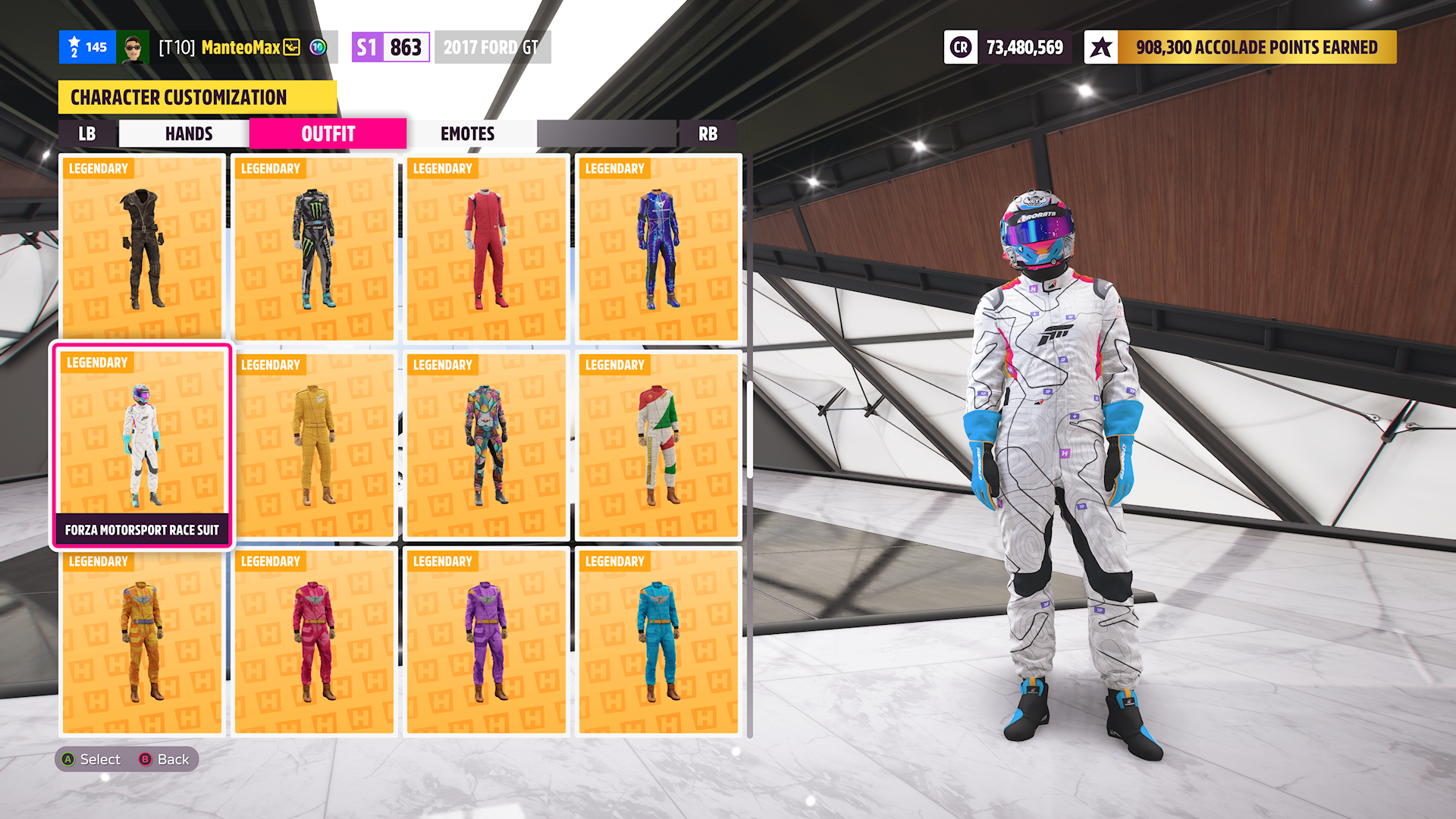Choose the black wasteland leather outfit
1456x819 pixels.
(142, 249)
